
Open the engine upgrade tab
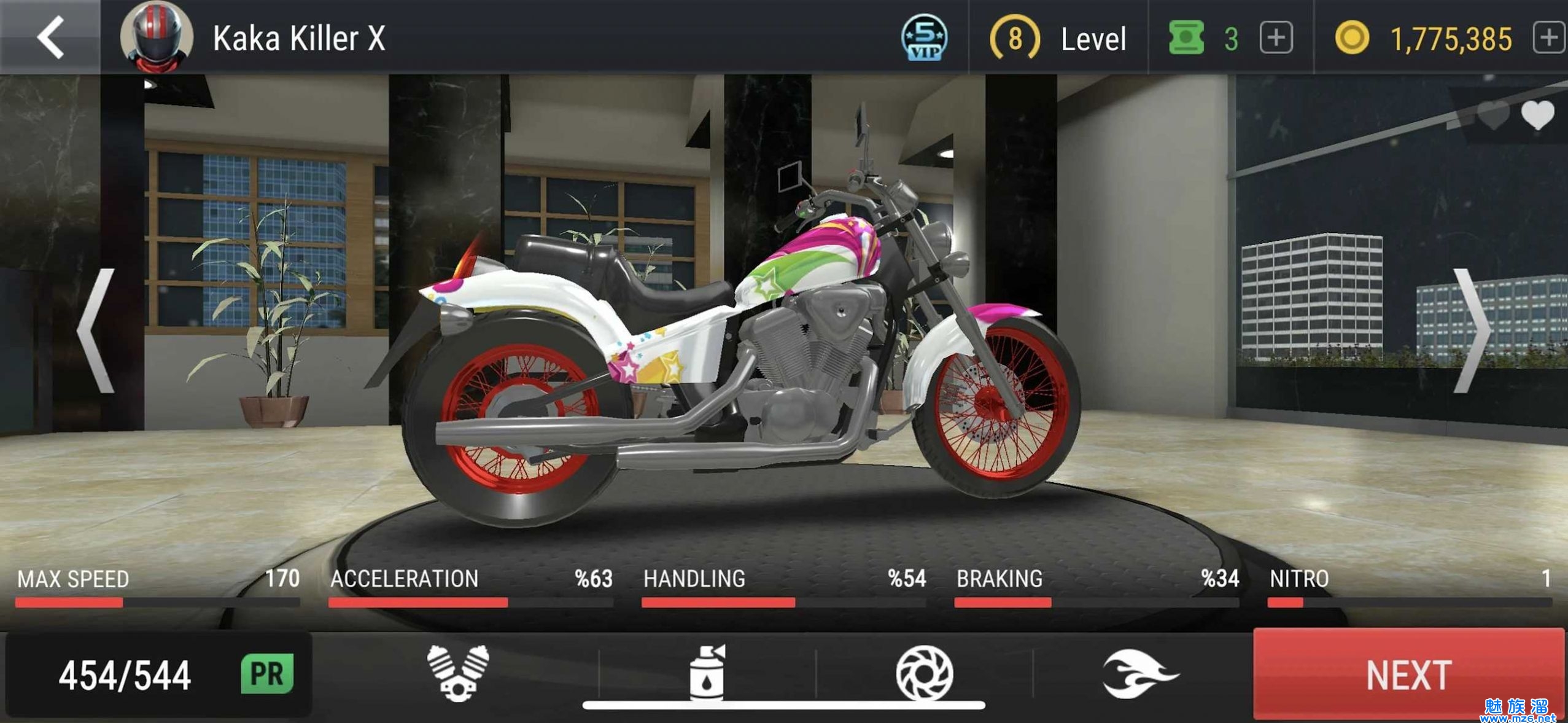click(x=457, y=673)
